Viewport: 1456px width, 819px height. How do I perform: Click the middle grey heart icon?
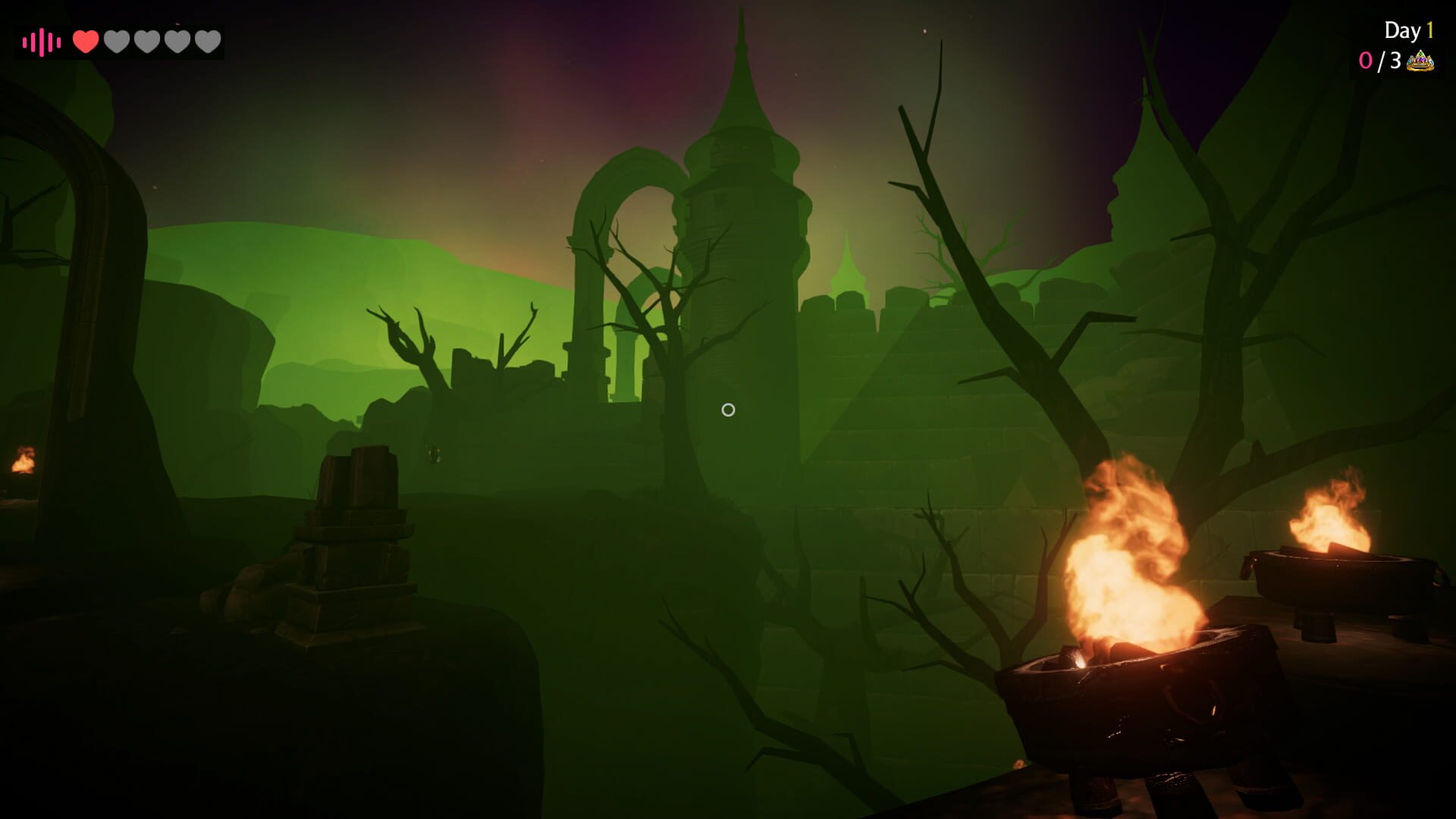(146, 42)
